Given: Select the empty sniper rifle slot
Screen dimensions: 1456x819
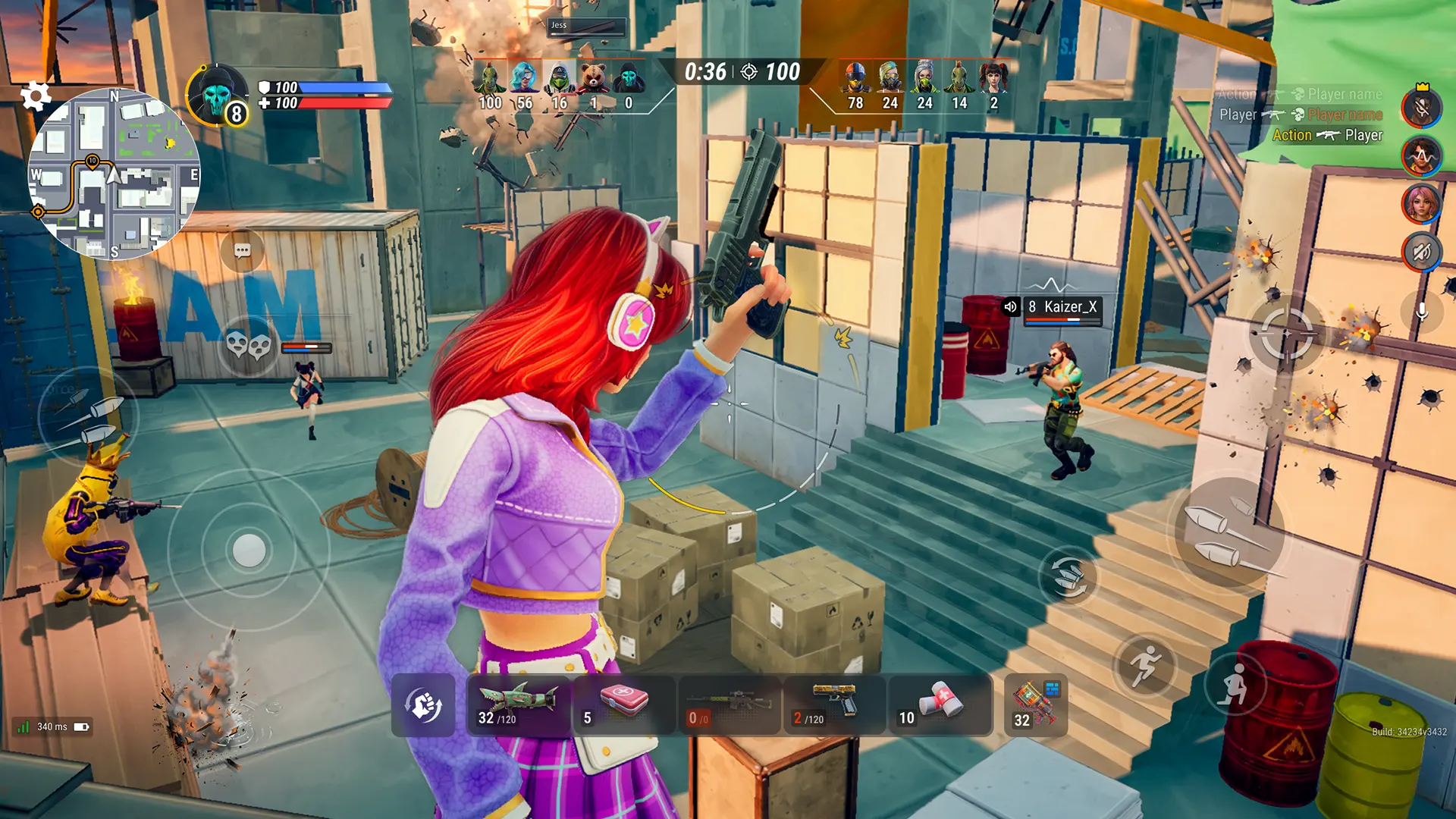Looking at the screenshot, I should (x=729, y=705).
